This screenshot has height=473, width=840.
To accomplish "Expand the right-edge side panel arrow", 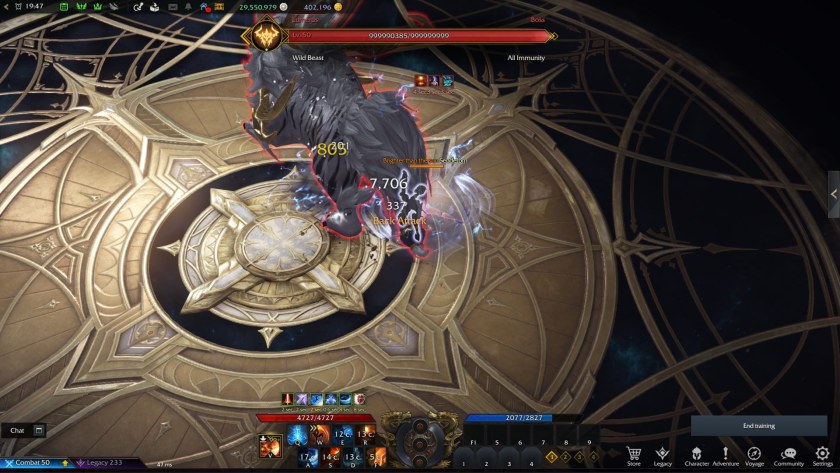I will pos(834,193).
